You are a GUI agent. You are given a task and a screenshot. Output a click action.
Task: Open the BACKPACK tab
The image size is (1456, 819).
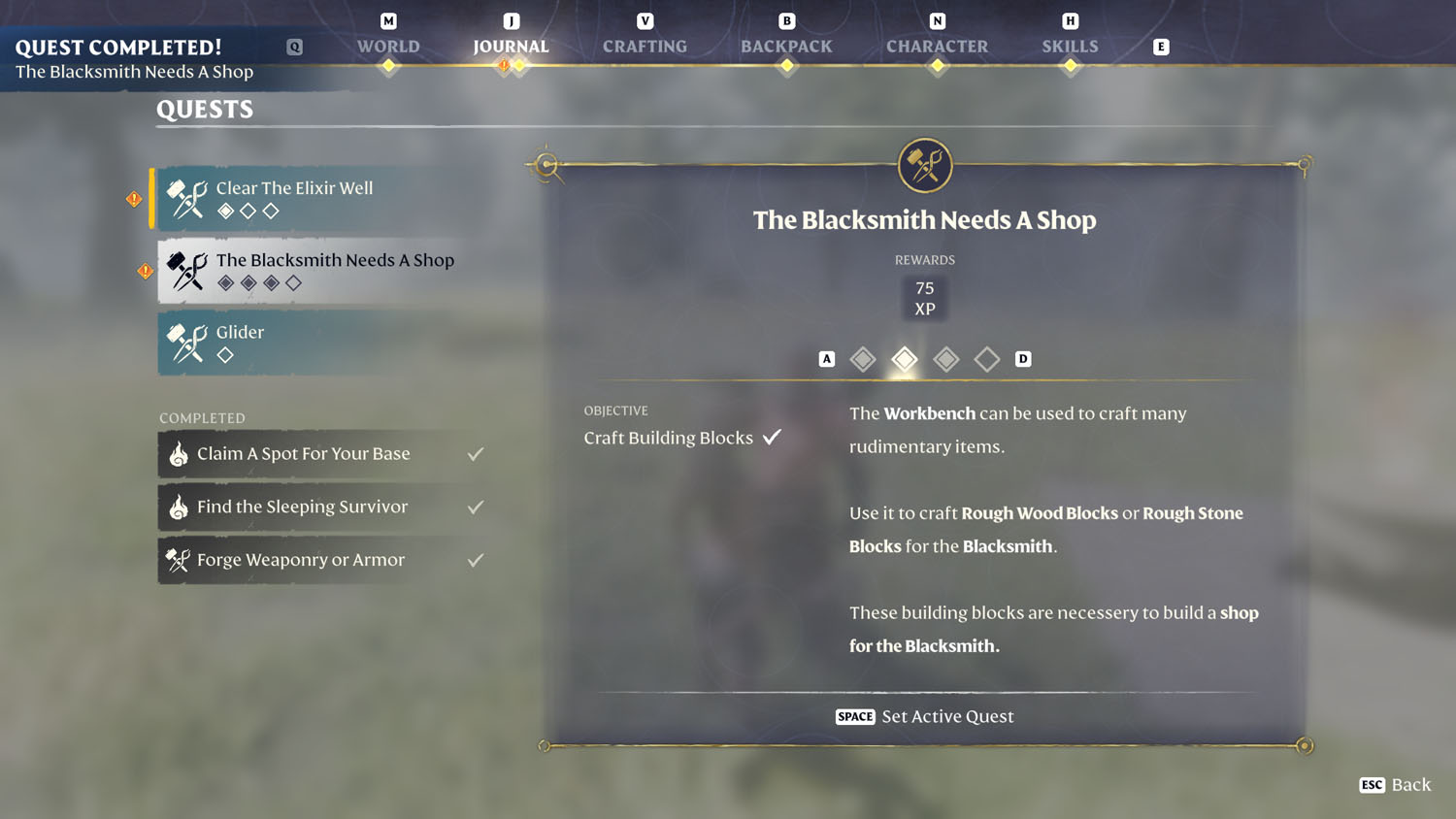coord(786,46)
